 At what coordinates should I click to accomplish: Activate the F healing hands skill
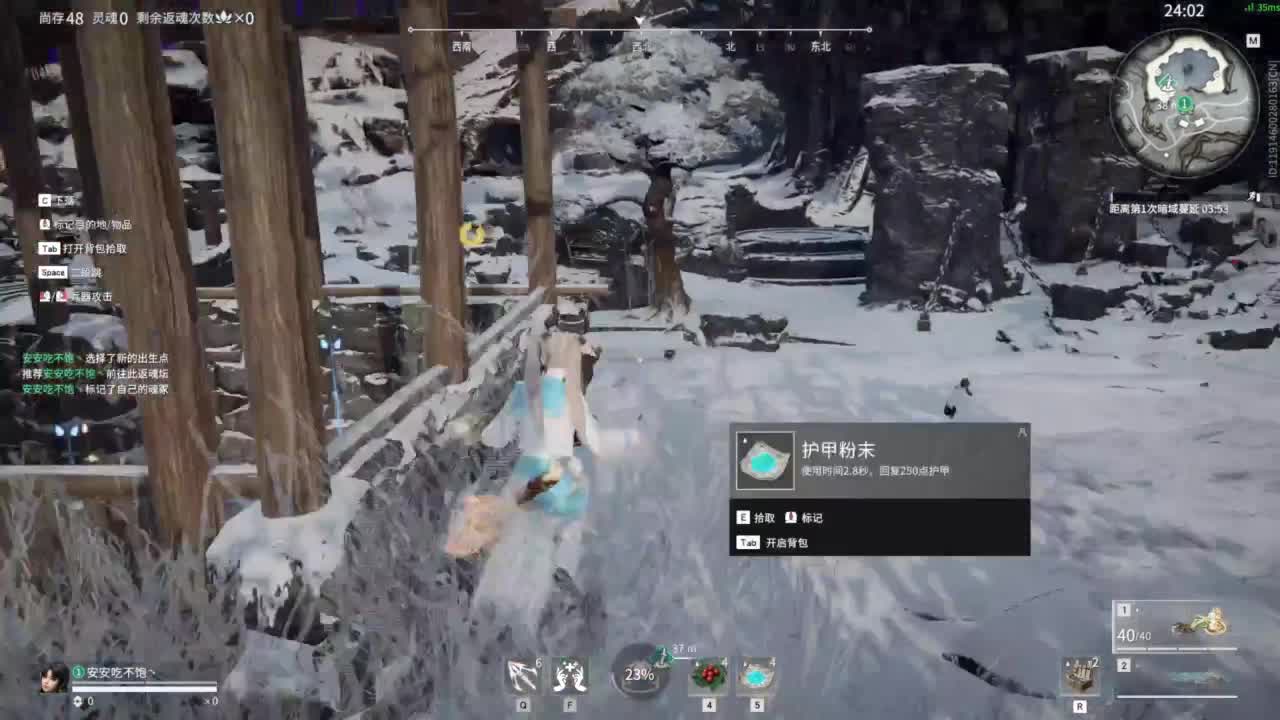click(568, 678)
